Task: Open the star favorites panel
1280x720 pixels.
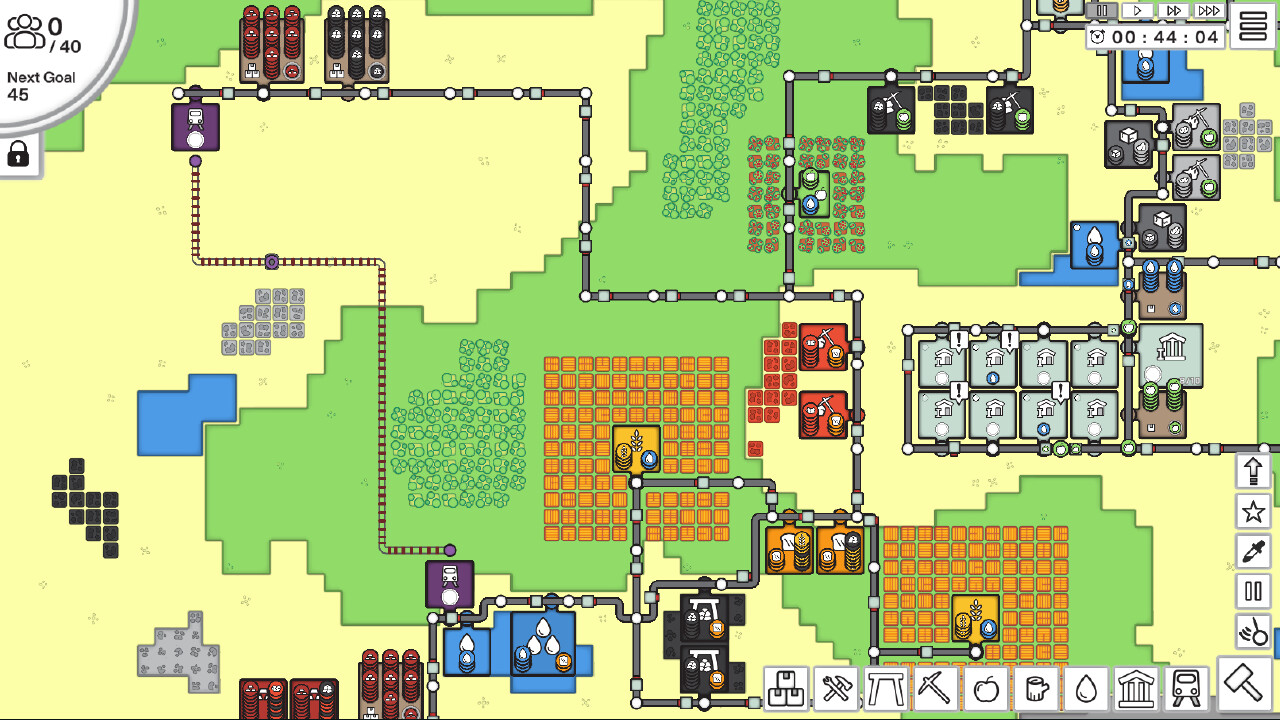Action: click(1253, 510)
